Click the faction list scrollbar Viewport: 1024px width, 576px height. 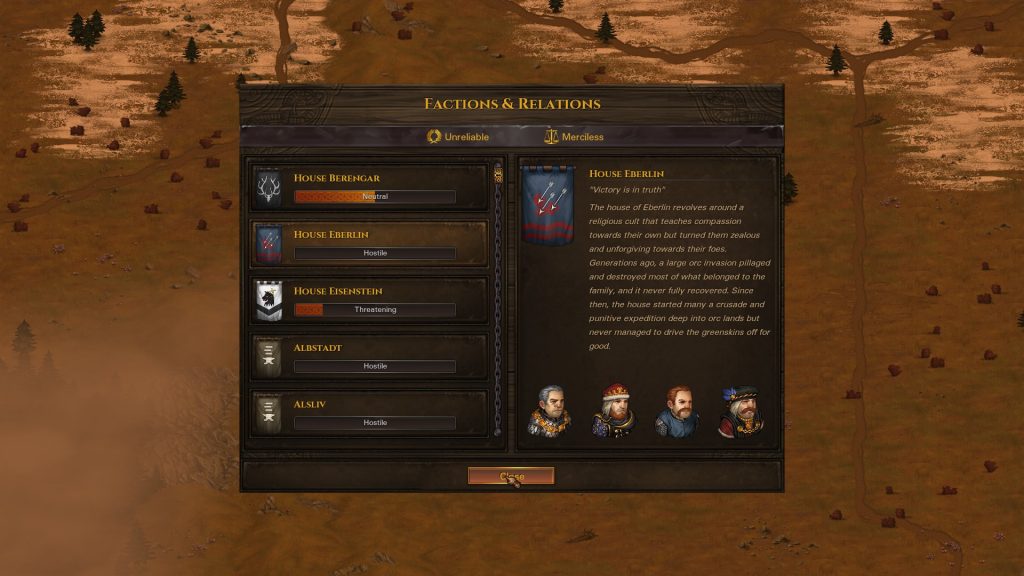pos(498,300)
